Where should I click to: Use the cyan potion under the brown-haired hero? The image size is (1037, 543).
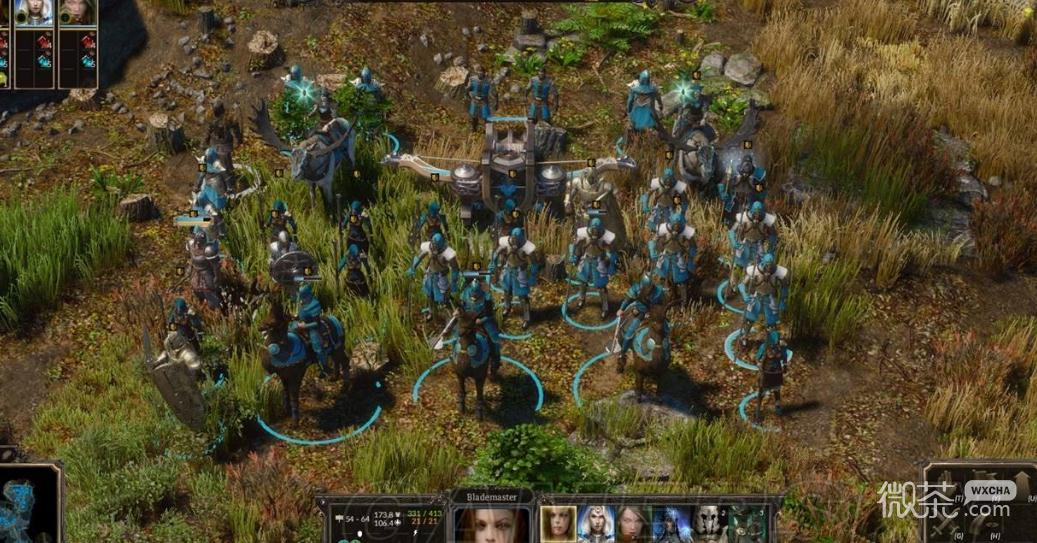87,62
